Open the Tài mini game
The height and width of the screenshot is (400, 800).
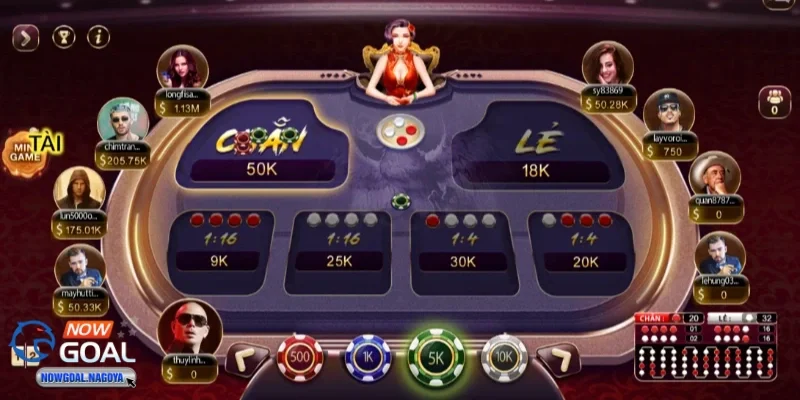[30, 148]
